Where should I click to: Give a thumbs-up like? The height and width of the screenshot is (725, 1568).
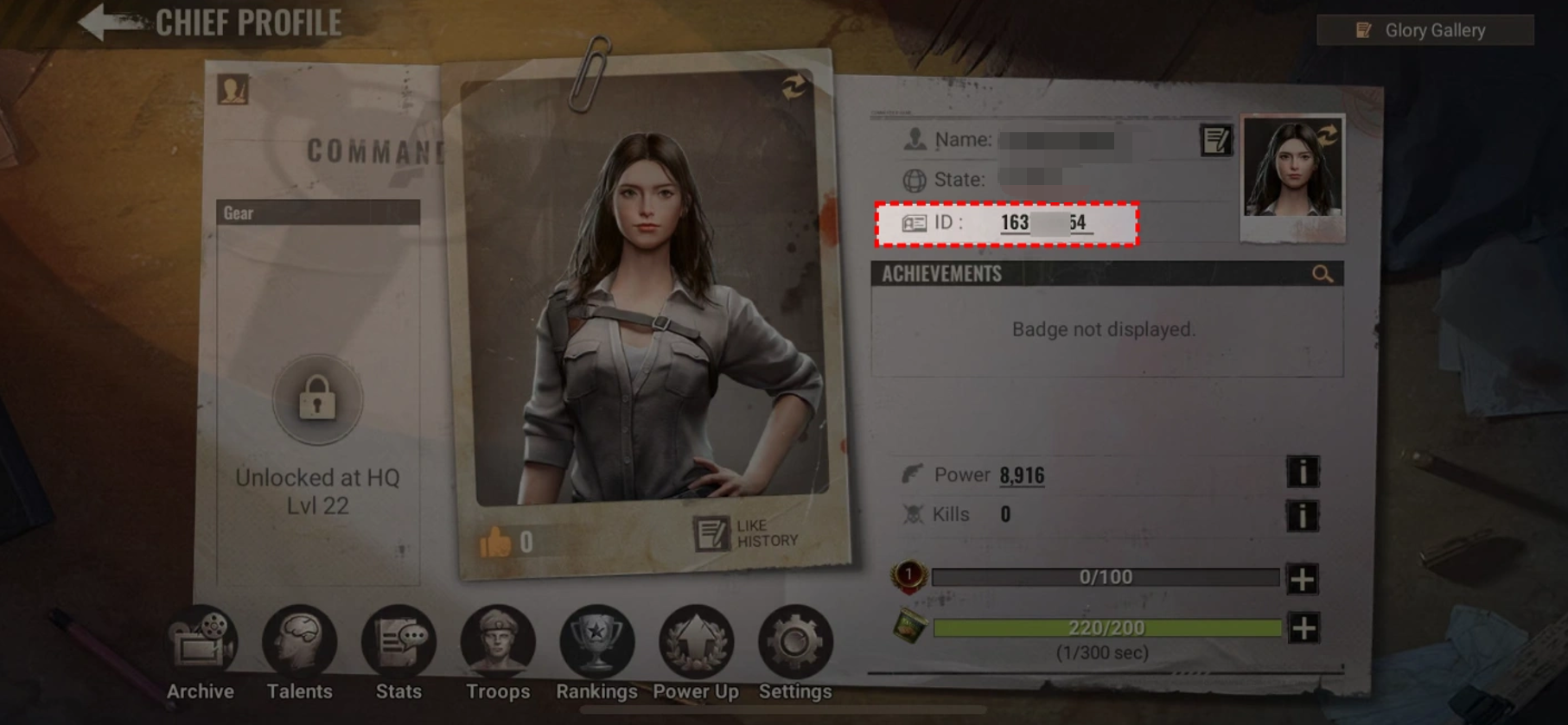(496, 543)
